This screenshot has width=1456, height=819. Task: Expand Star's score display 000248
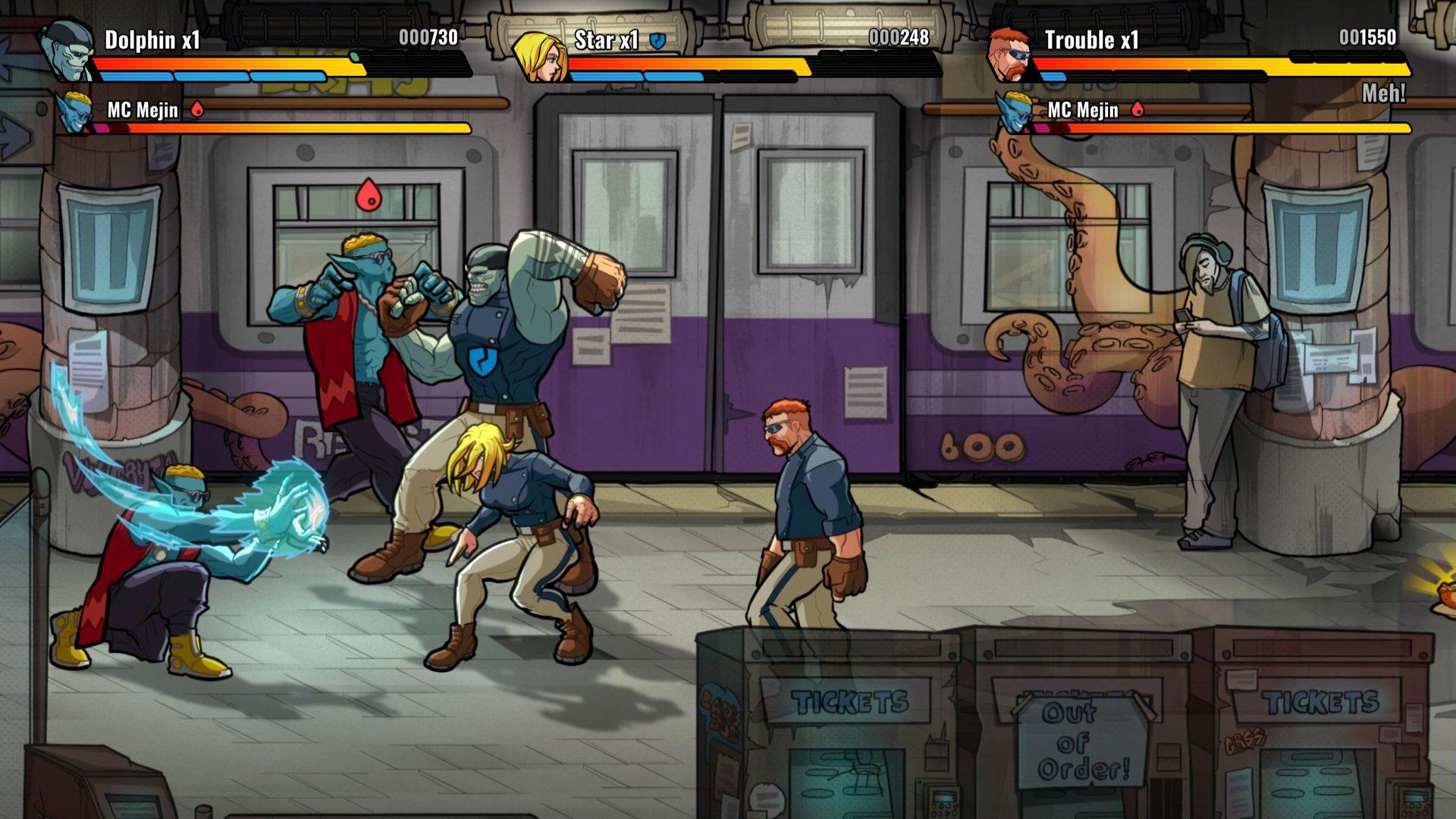(x=899, y=35)
